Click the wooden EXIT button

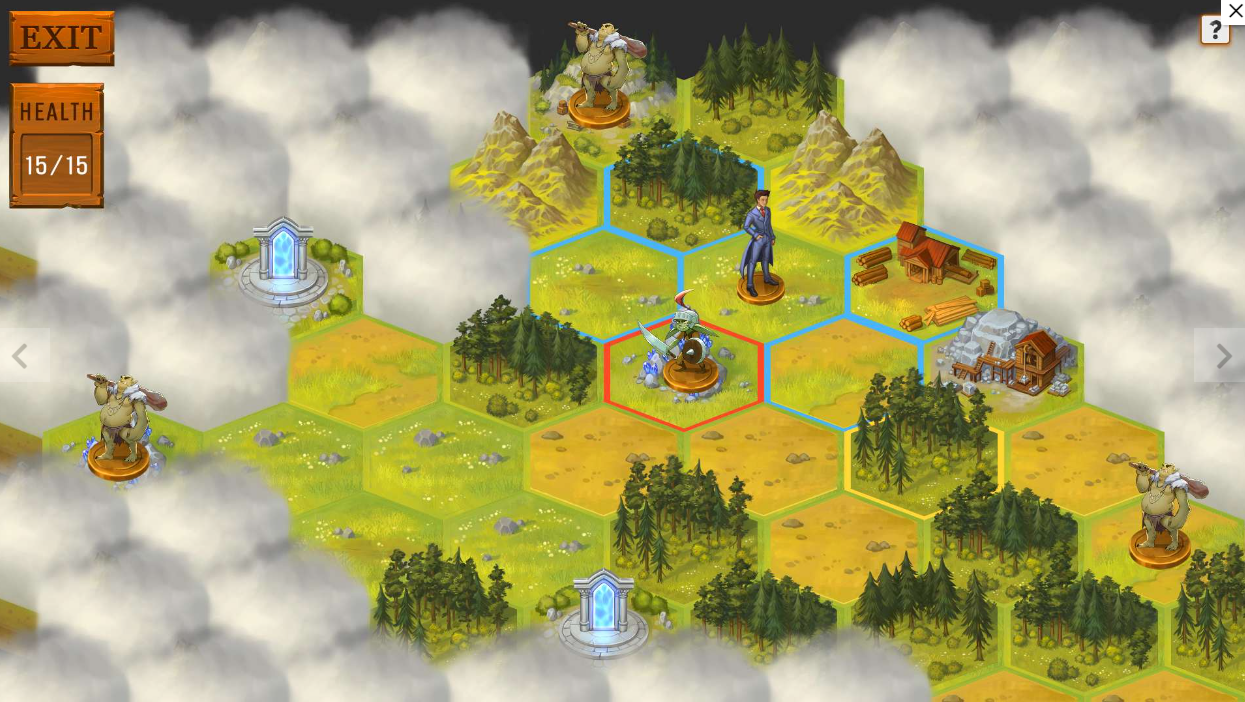[62, 38]
